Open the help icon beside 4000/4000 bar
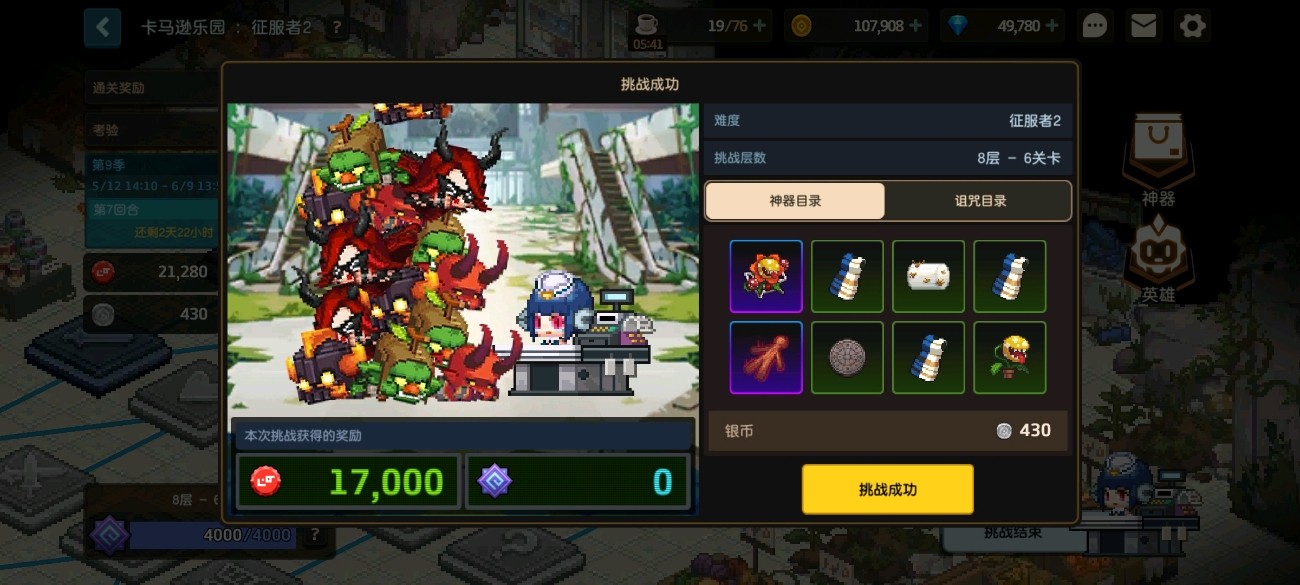Image resolution: width=1300 pixels, height=585 pixels. [315, 535]
